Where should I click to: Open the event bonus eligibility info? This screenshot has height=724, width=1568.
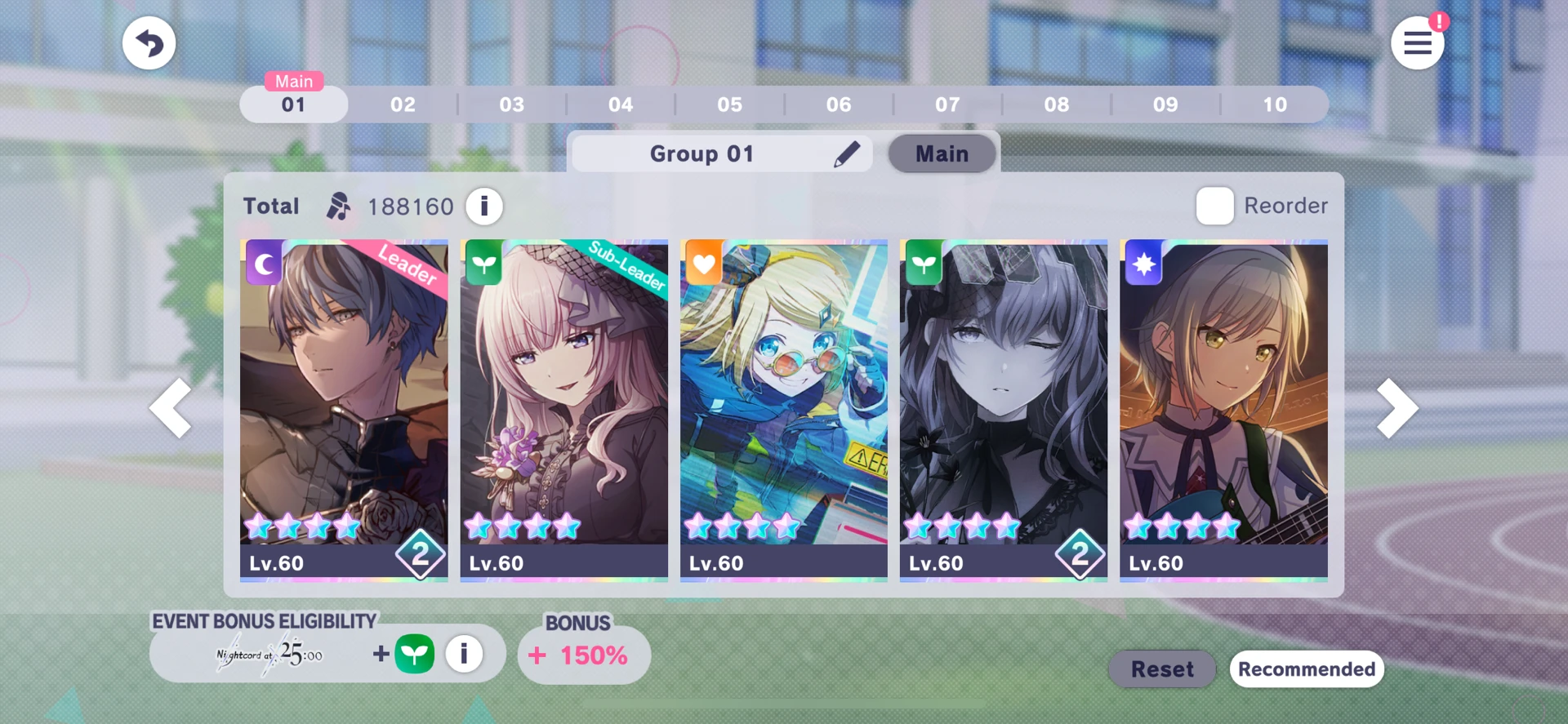[x=464, y=653]
